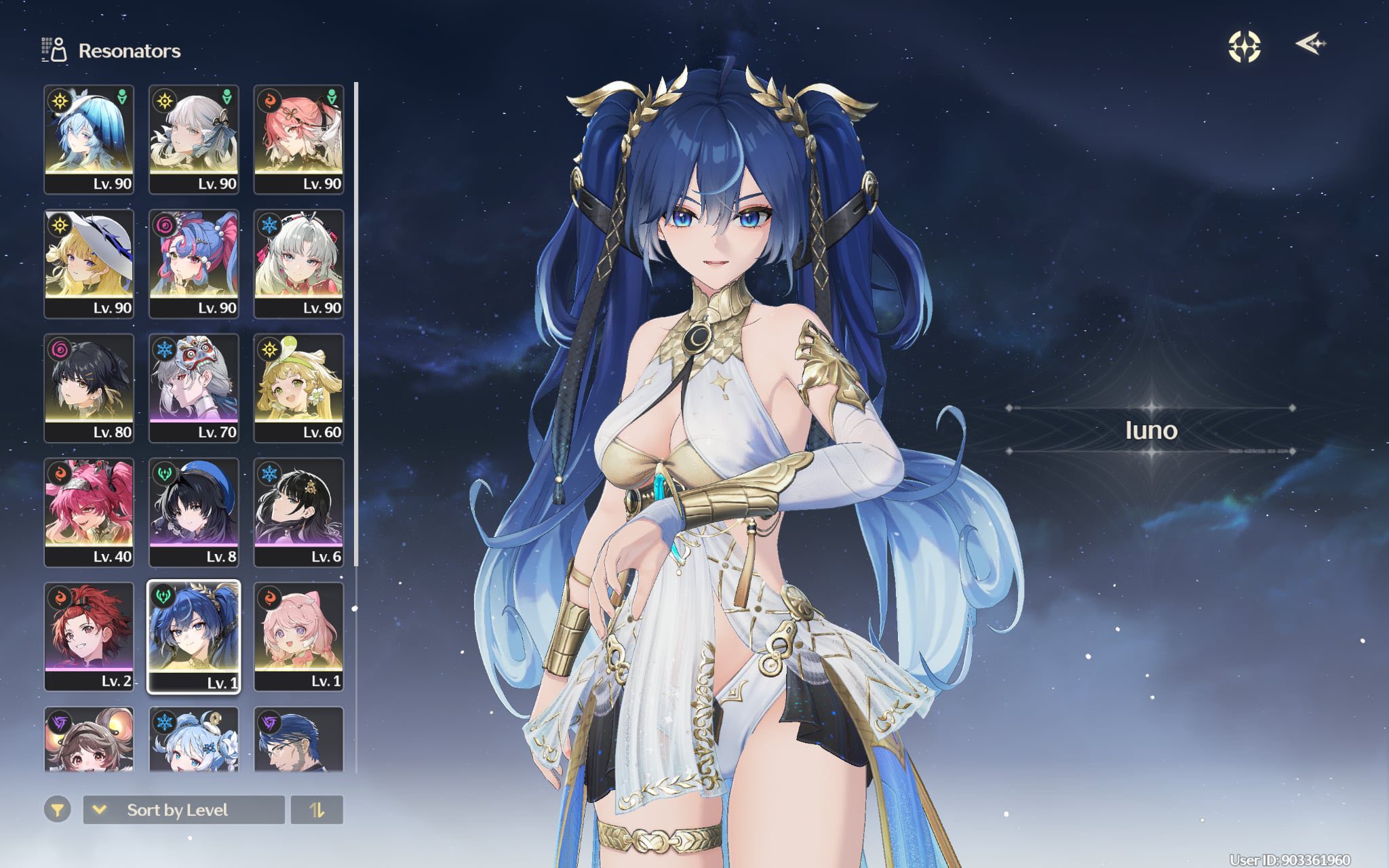The image size is (1389, 868).
Task: Select the highlighted Lv. 1 Iuno portrait
Action: [194, 636]
